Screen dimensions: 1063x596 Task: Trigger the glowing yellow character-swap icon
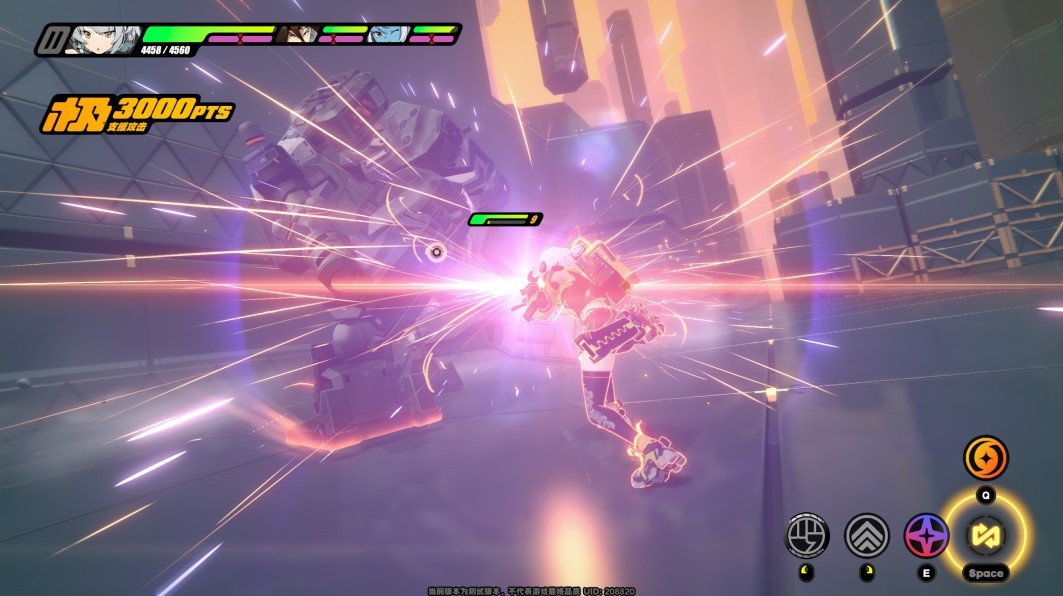pos(985,533)
